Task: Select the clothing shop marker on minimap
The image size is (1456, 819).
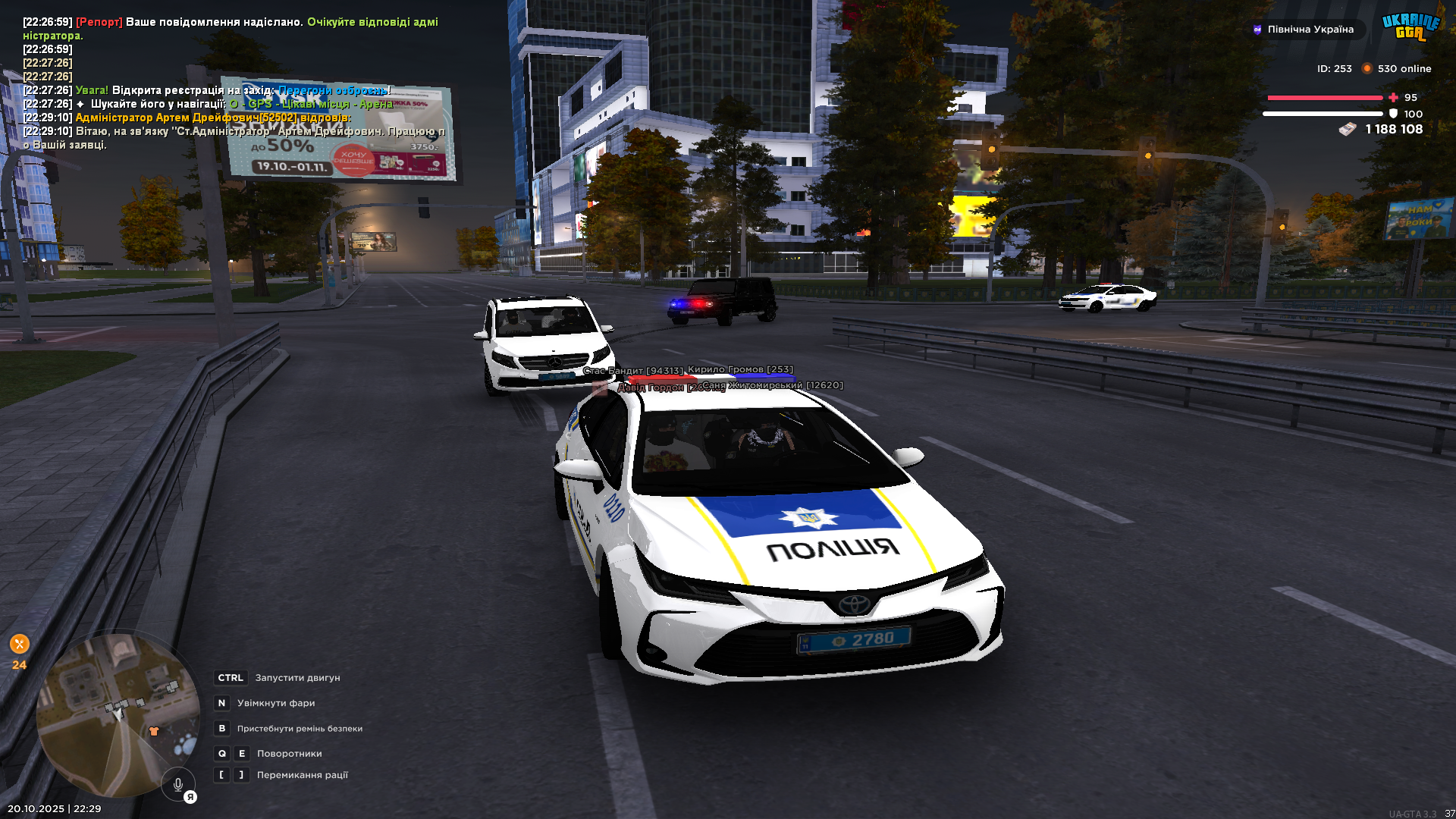Action: [x=154, y=731]
